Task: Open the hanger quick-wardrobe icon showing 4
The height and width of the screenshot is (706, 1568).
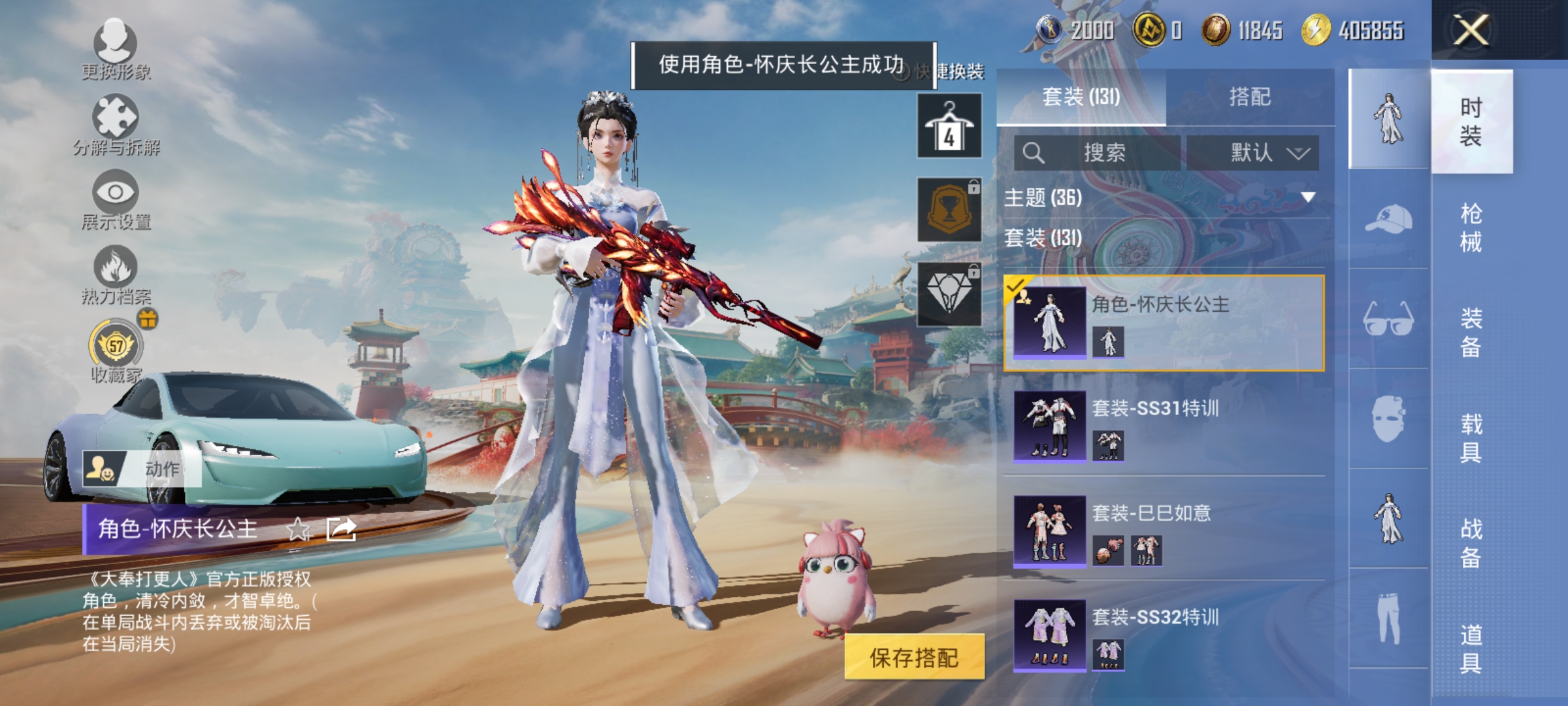Action: (x=949, y=124)
